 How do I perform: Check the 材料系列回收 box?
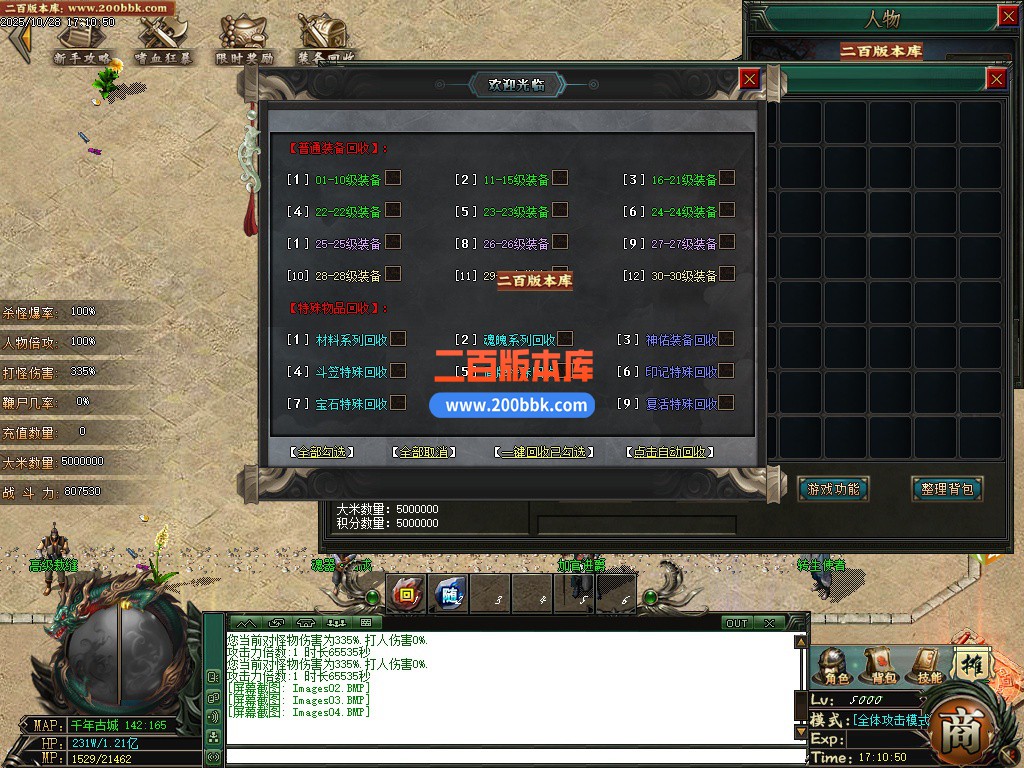(x=398, y=339)
